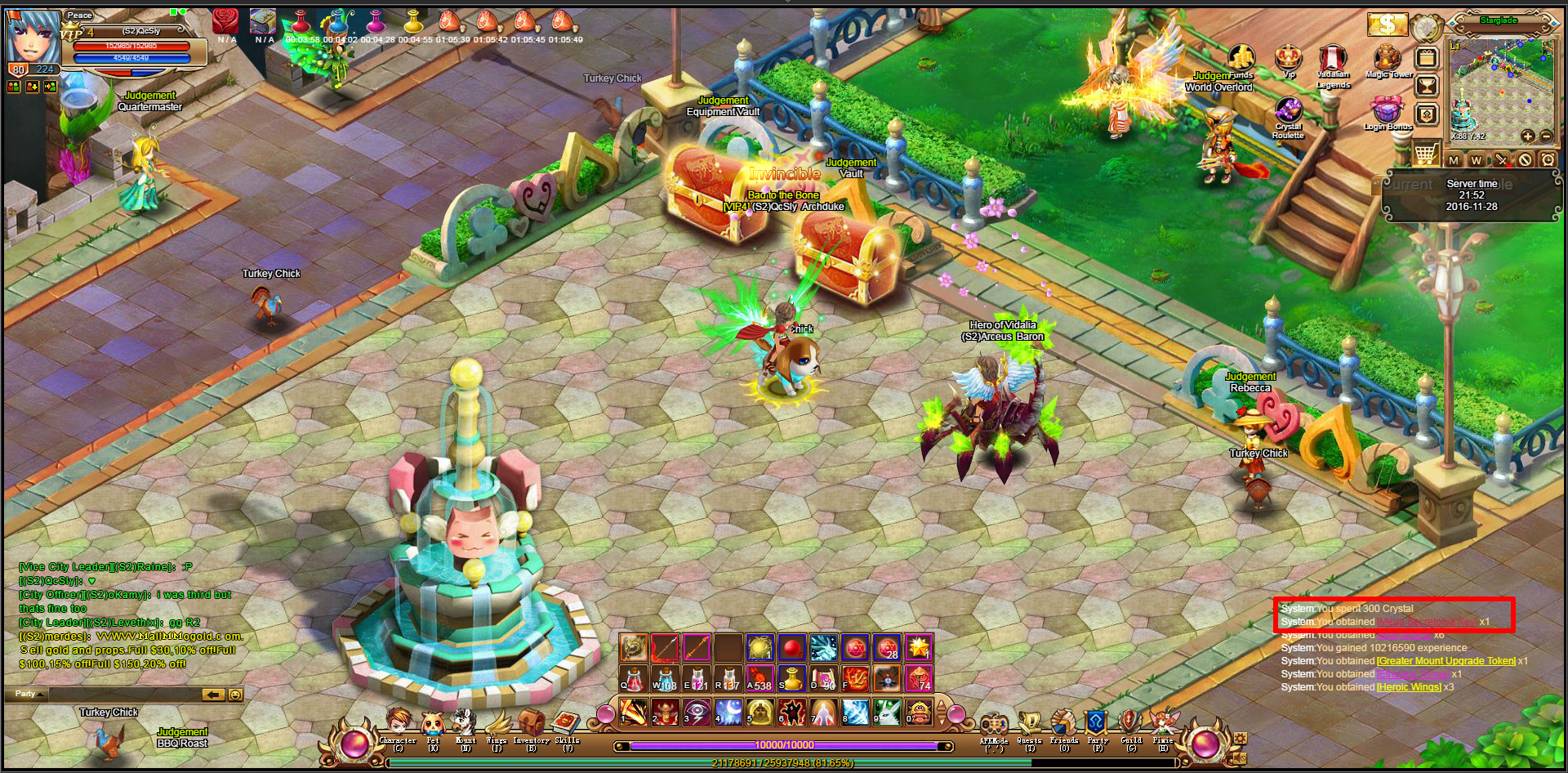Viewport: 1568px width, 773px height.
Task: Open the Guild panel
Action: [1130, 726]
